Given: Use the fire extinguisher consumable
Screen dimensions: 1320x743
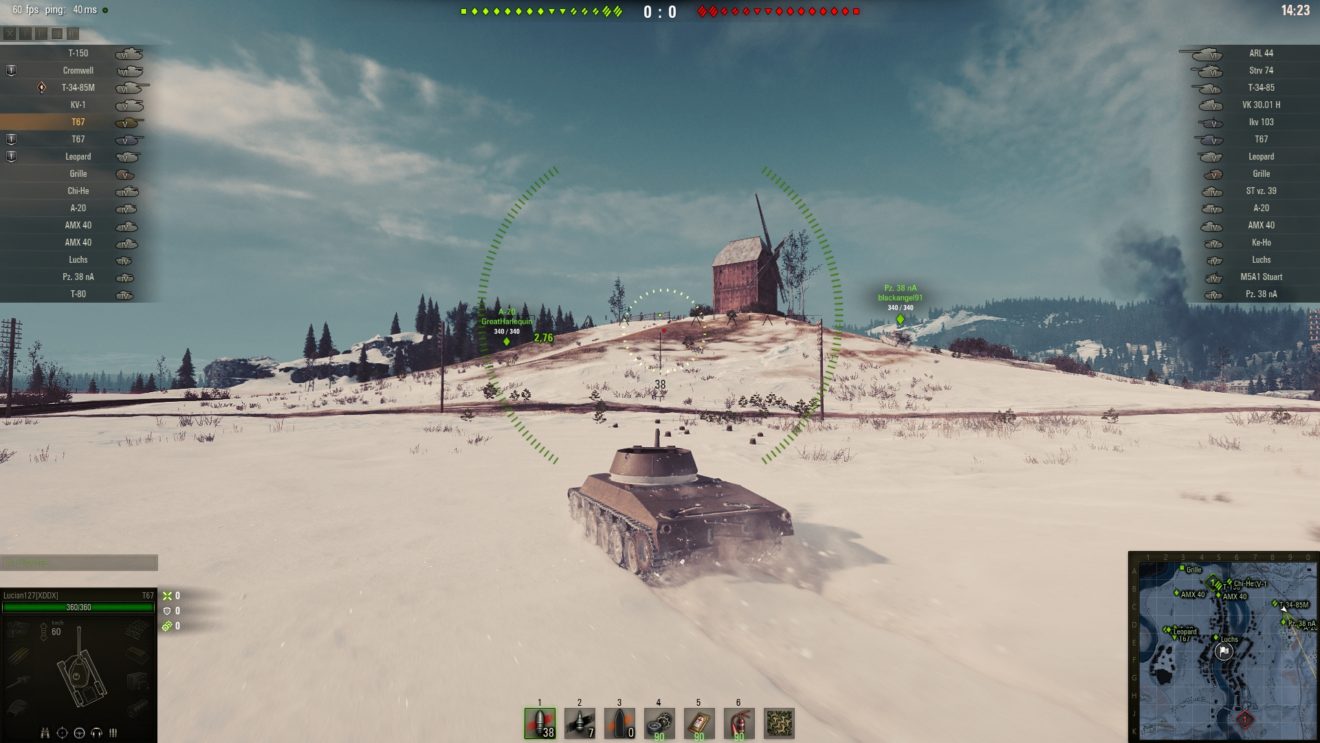Looking at the screenshot, I should click(x=738, y=722).
